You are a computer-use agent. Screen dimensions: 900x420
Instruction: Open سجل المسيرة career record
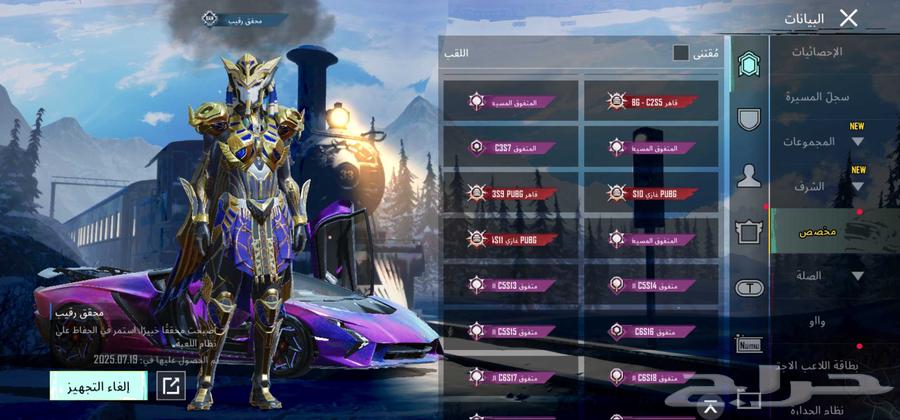pyautogui.click(x=820, y=97)
